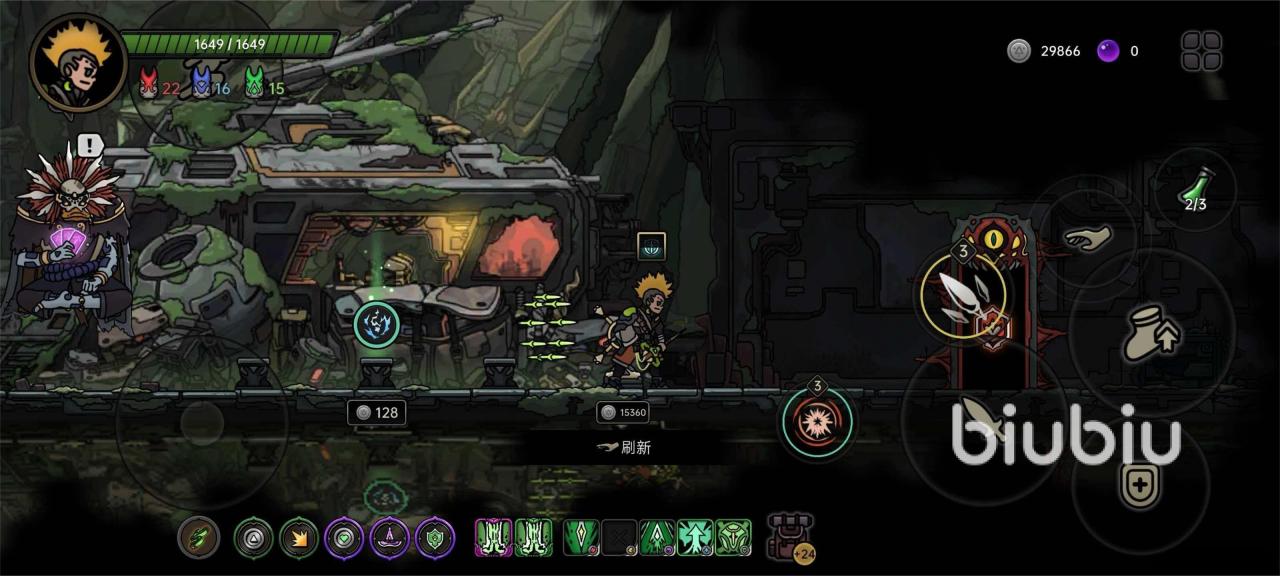Use the green potion flask
This screenshot has width=1280, height=576.
[x=1195, y=190]
